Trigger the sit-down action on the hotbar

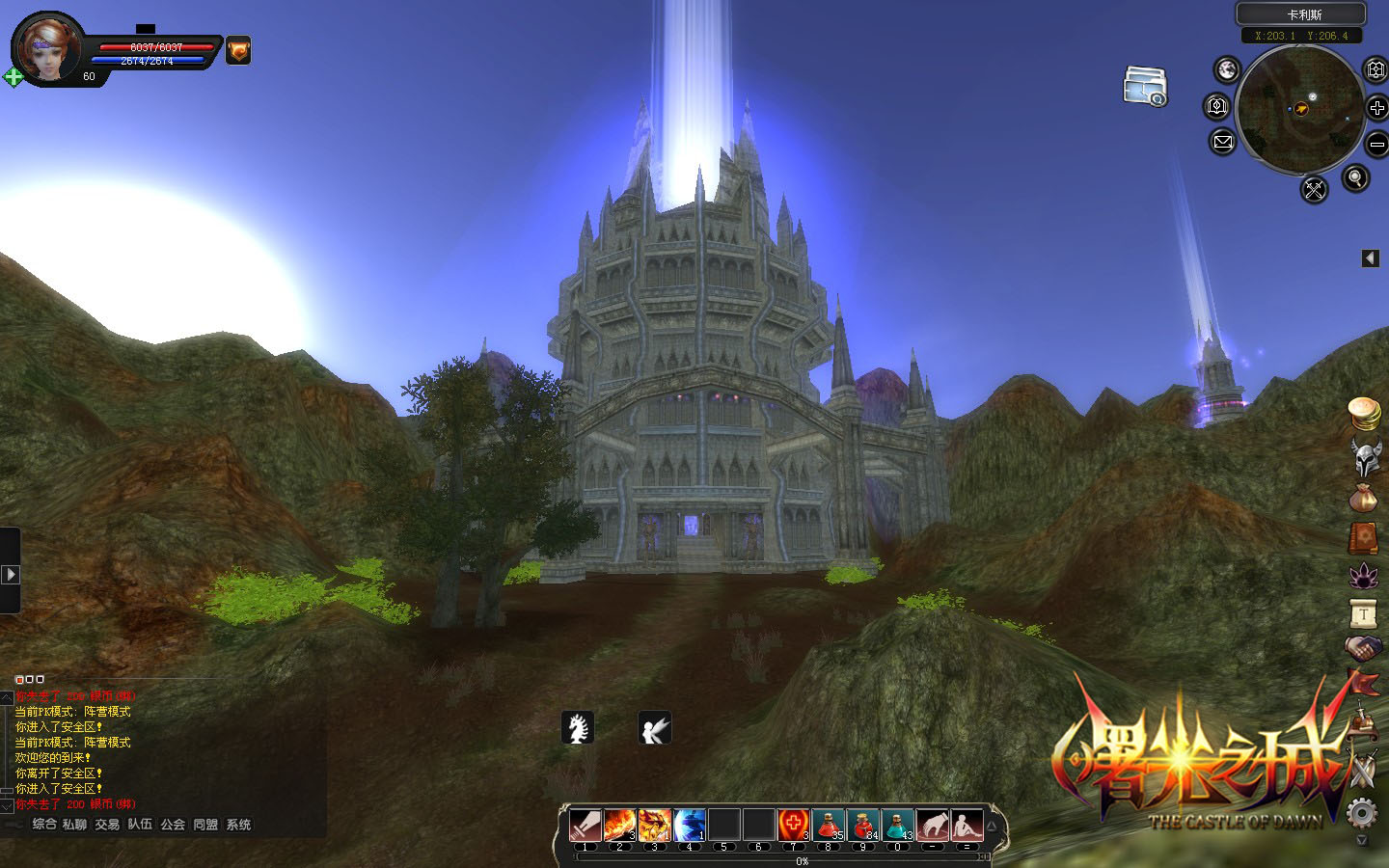click(x=967, y=826)
